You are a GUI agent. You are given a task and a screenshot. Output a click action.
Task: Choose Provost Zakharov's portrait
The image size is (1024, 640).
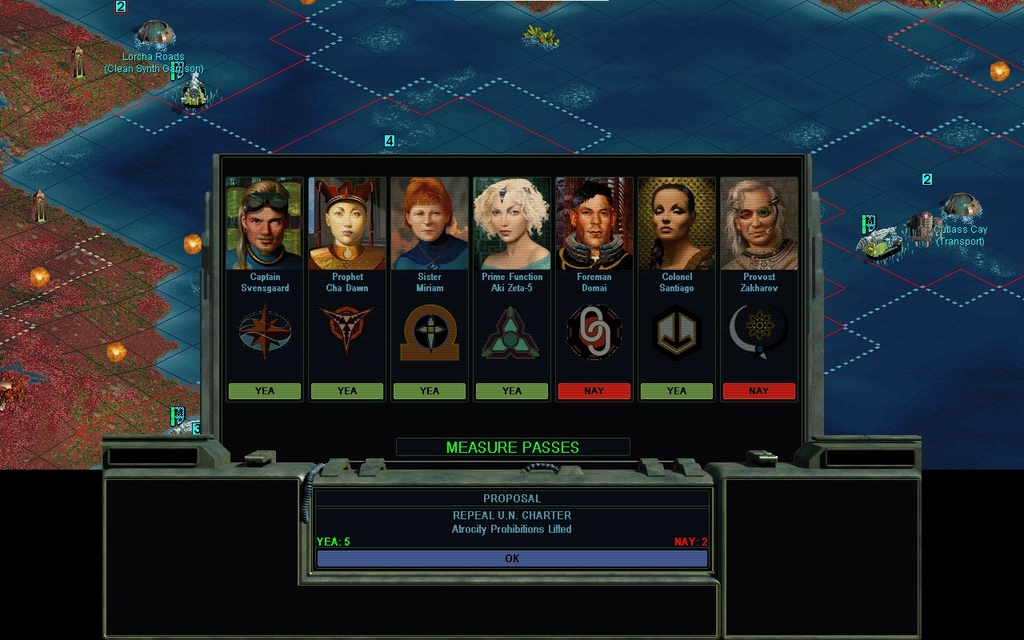[x=759, y=224]
